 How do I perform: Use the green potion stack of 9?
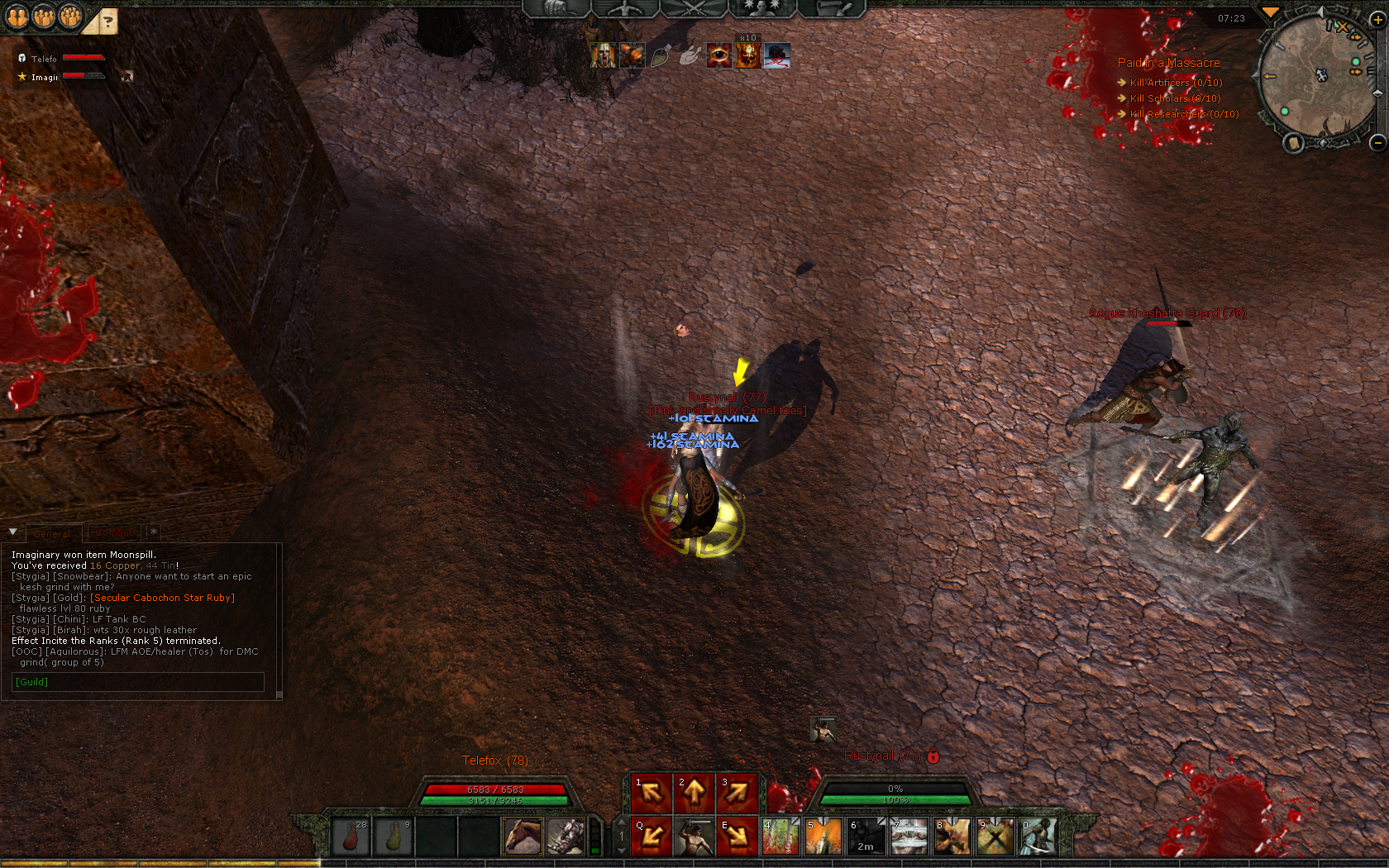(394, 837)
